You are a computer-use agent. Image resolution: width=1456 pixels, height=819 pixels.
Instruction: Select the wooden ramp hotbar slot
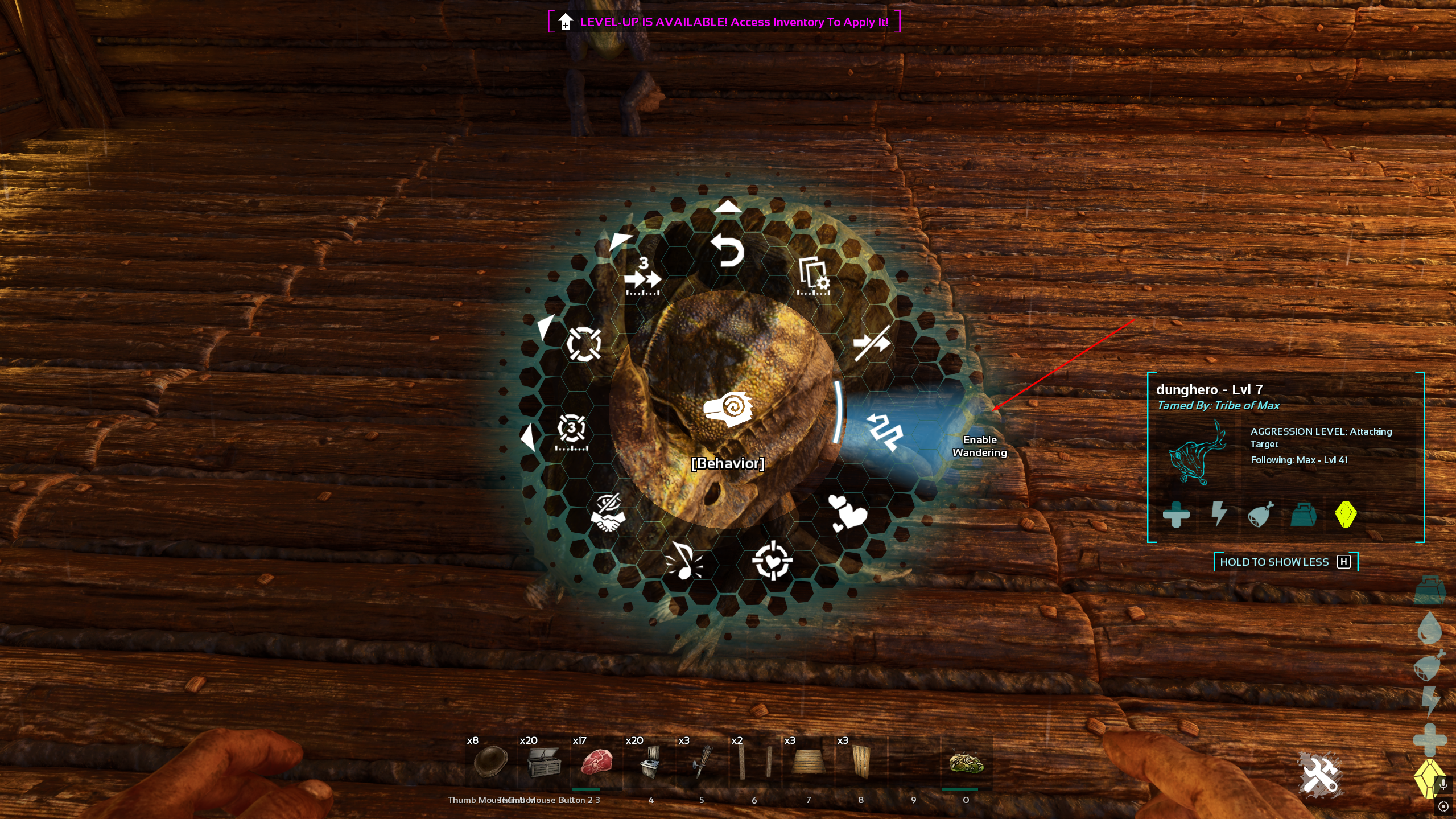pyautogui.click(x=808, y=762)
